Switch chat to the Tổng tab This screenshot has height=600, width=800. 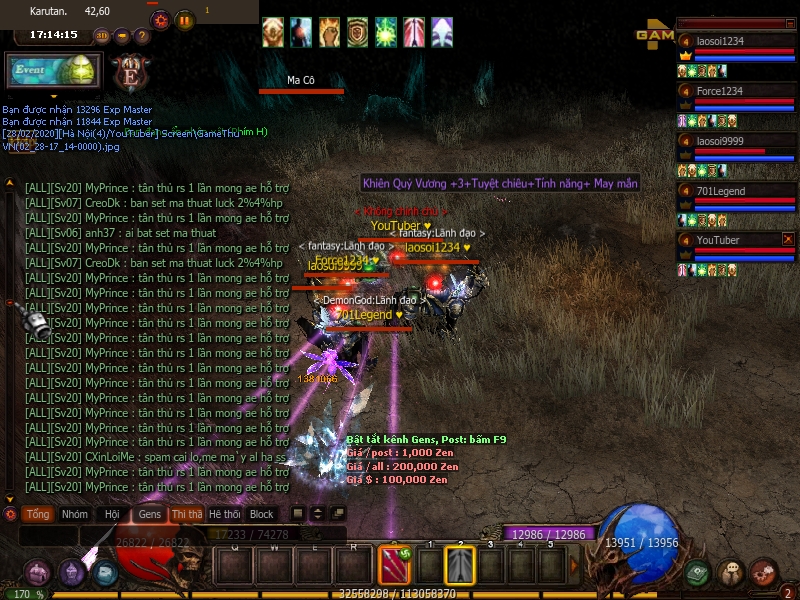point(38,514)
